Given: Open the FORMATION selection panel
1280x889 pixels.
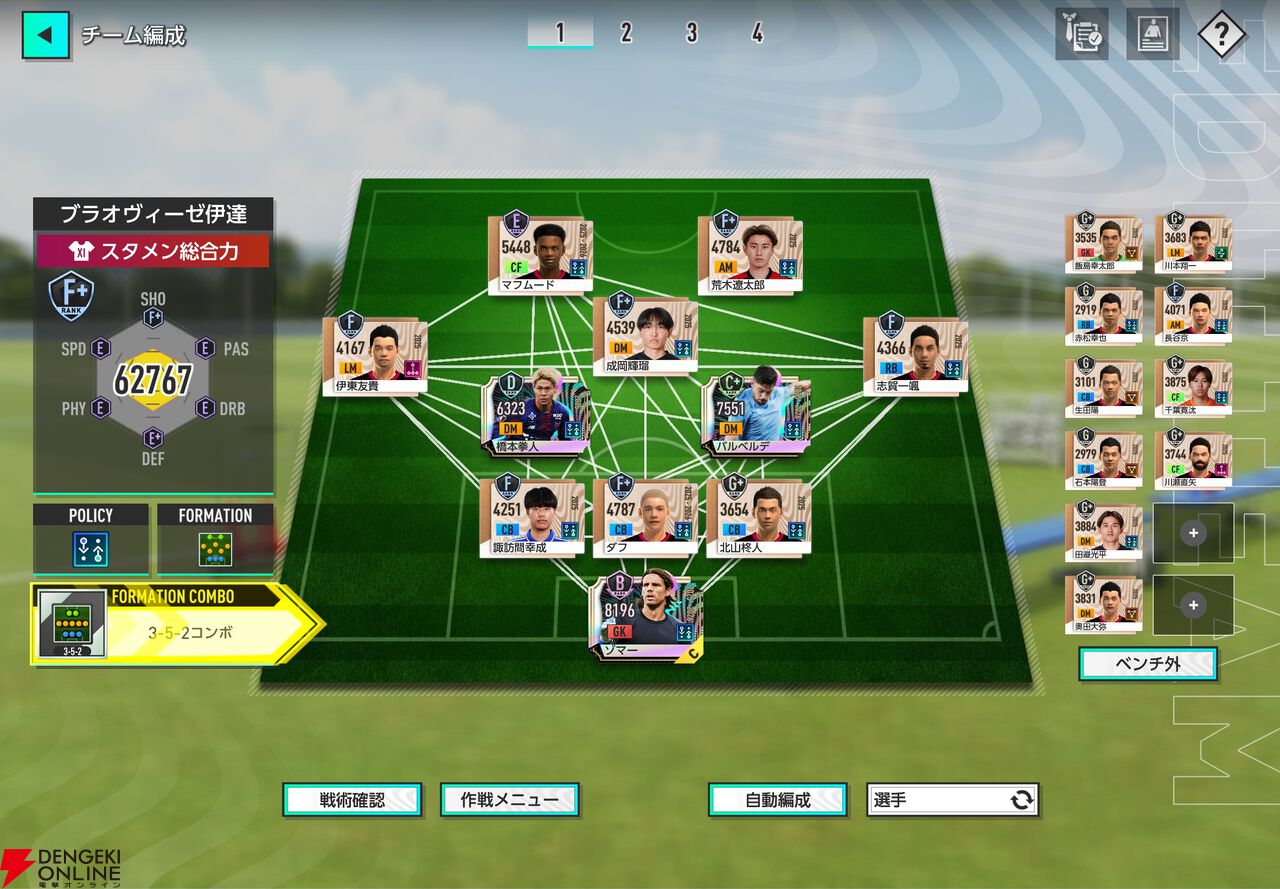Looking at the screenshot, I should tap(215, 539).
